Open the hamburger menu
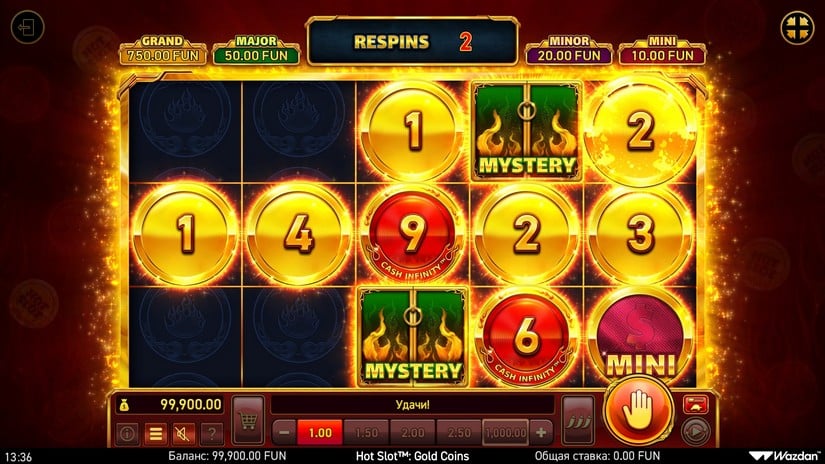The height and width of the screenshot is (464, 825). point(155,434)
